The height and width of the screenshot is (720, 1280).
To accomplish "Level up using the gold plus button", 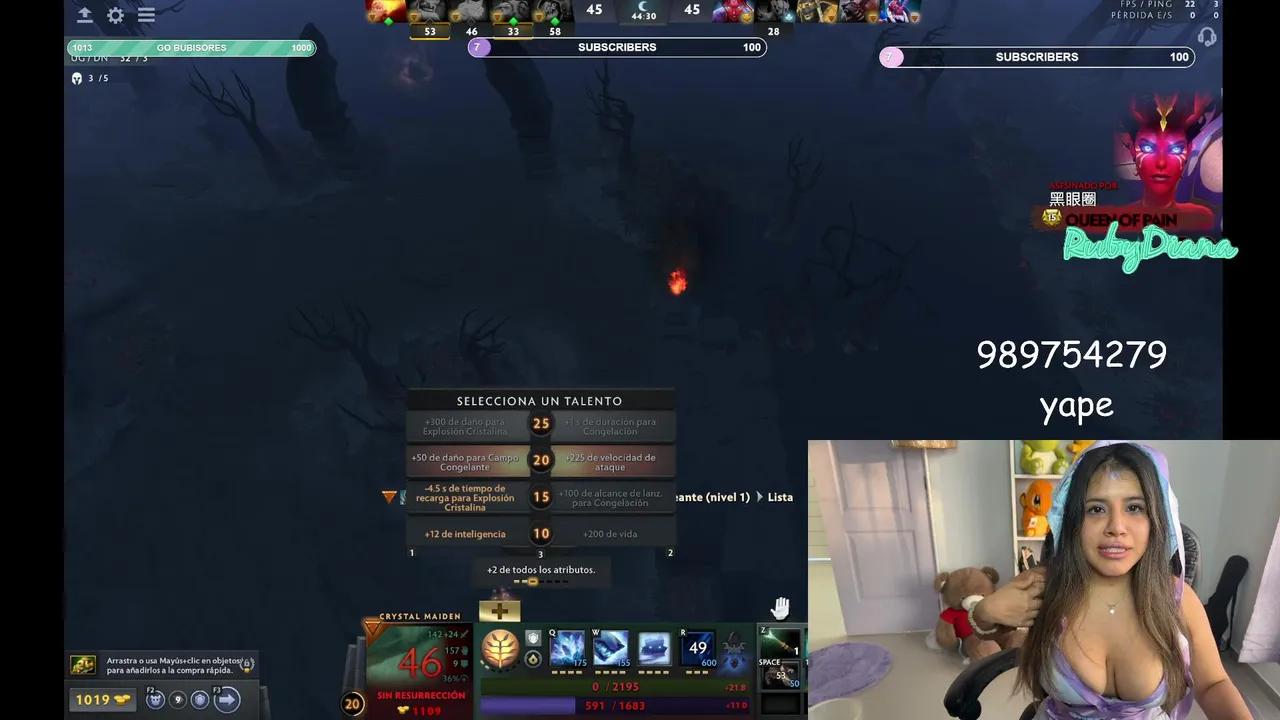I will pyautogui.click(x=500, y=610).
